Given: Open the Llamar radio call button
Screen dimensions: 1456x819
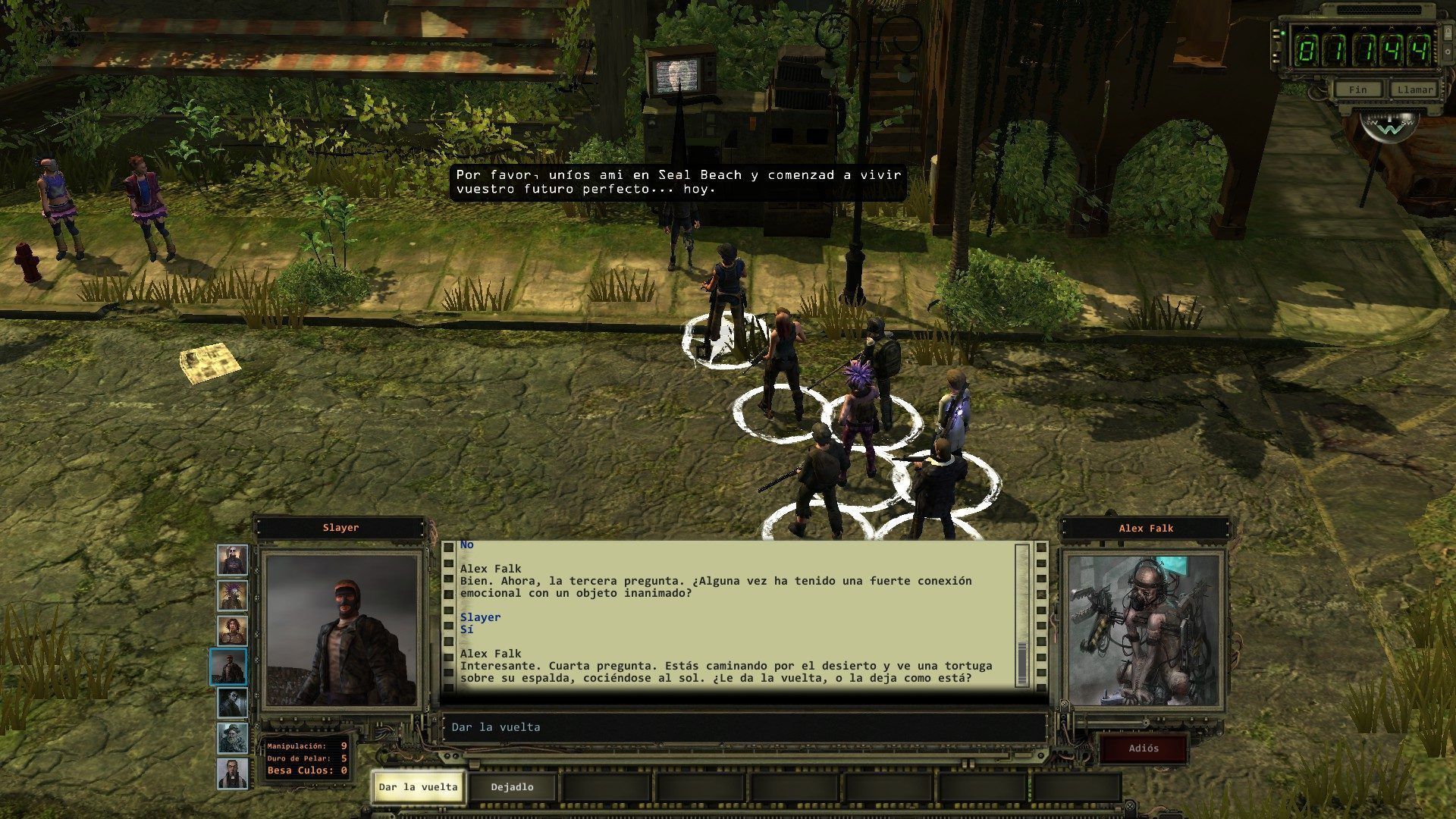Looking at the screenshot, I should (x=1415, y=89).
